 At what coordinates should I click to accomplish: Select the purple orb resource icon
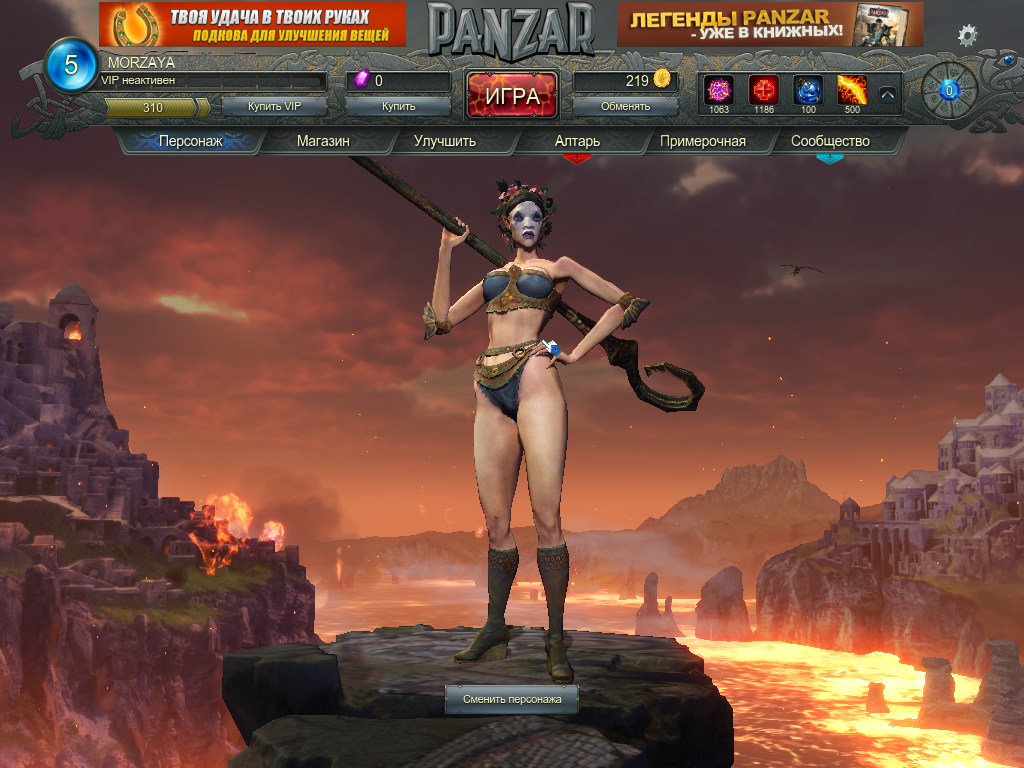(x=719, y=90)
